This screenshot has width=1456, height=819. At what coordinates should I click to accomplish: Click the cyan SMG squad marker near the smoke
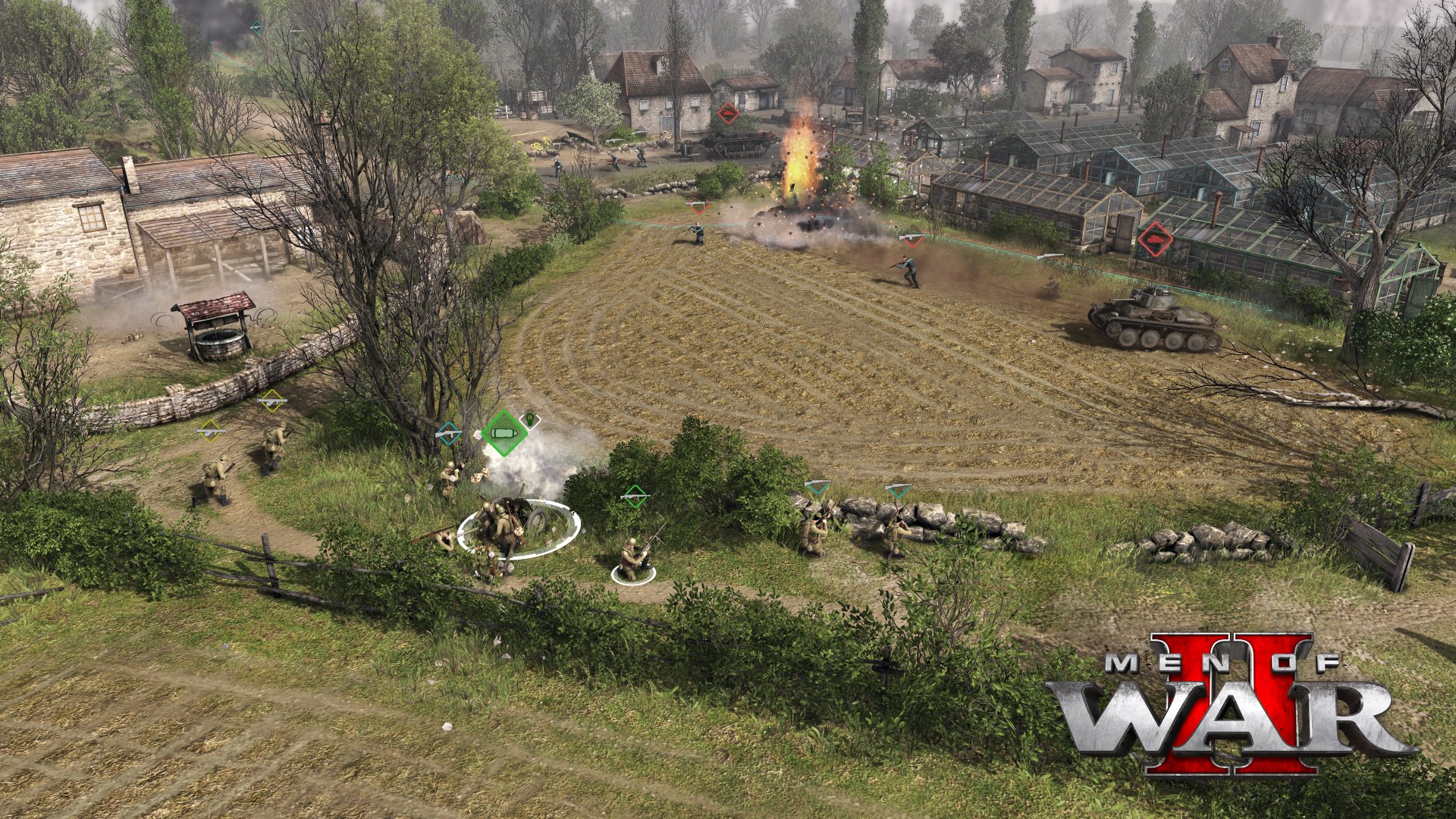point(448,435)
